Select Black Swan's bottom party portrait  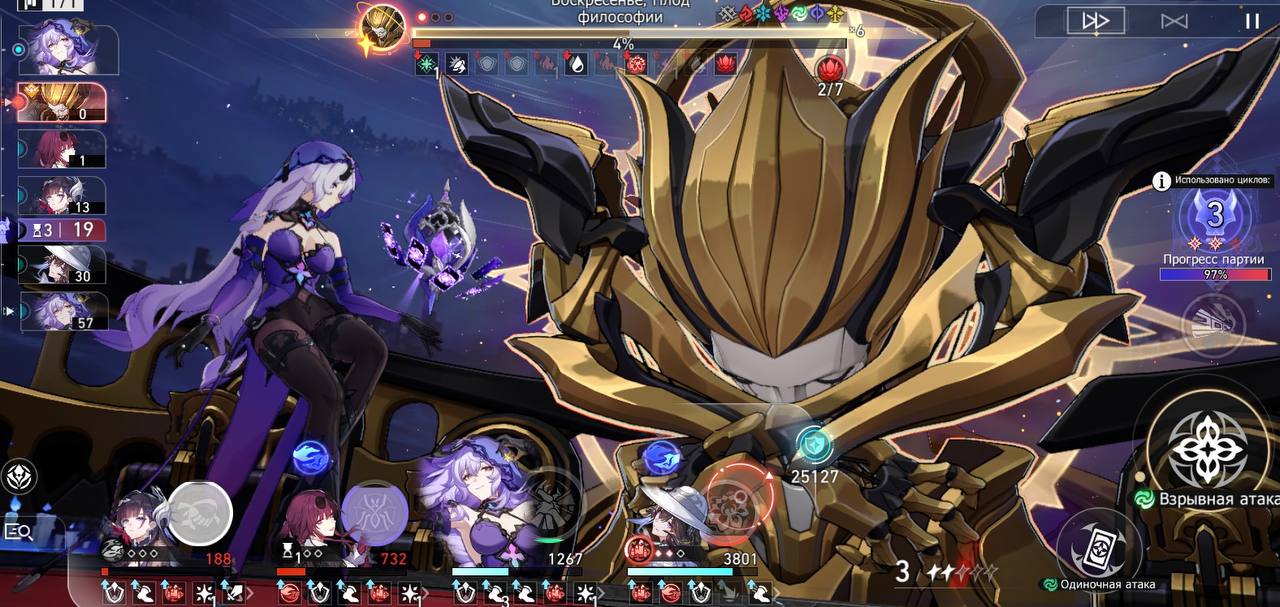[x=470, y=505]
